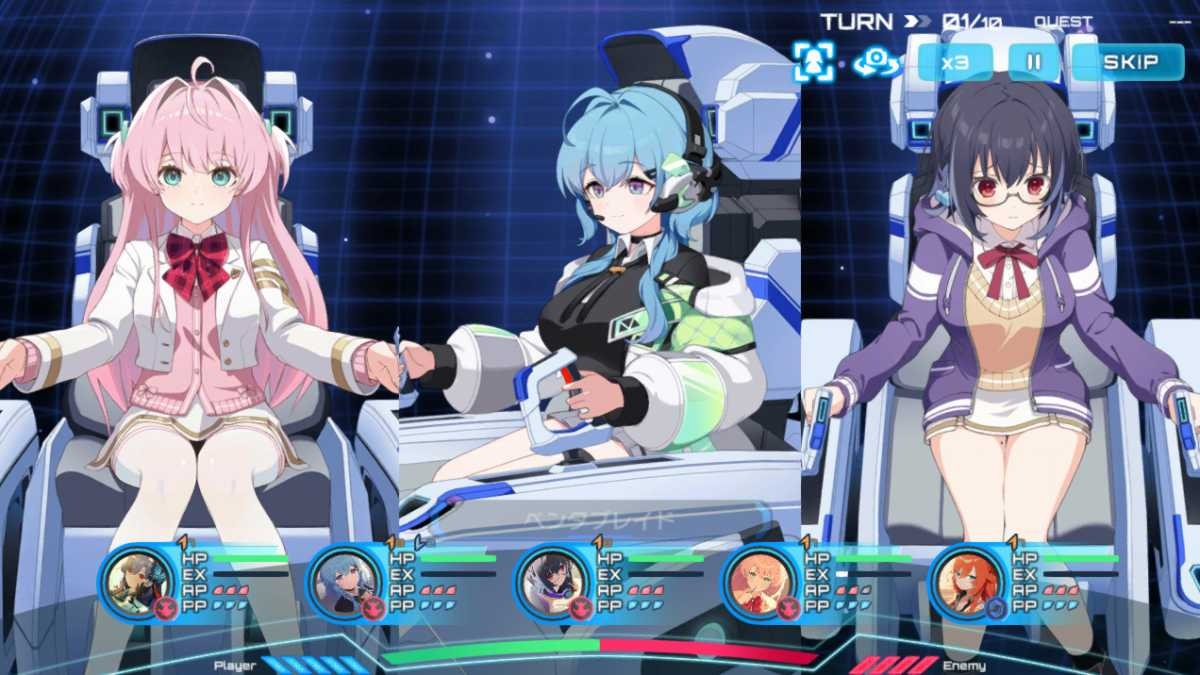Toggle the x3 battle speed
The width and height of the screenshot is (1200, 675).
click(956, 62)
